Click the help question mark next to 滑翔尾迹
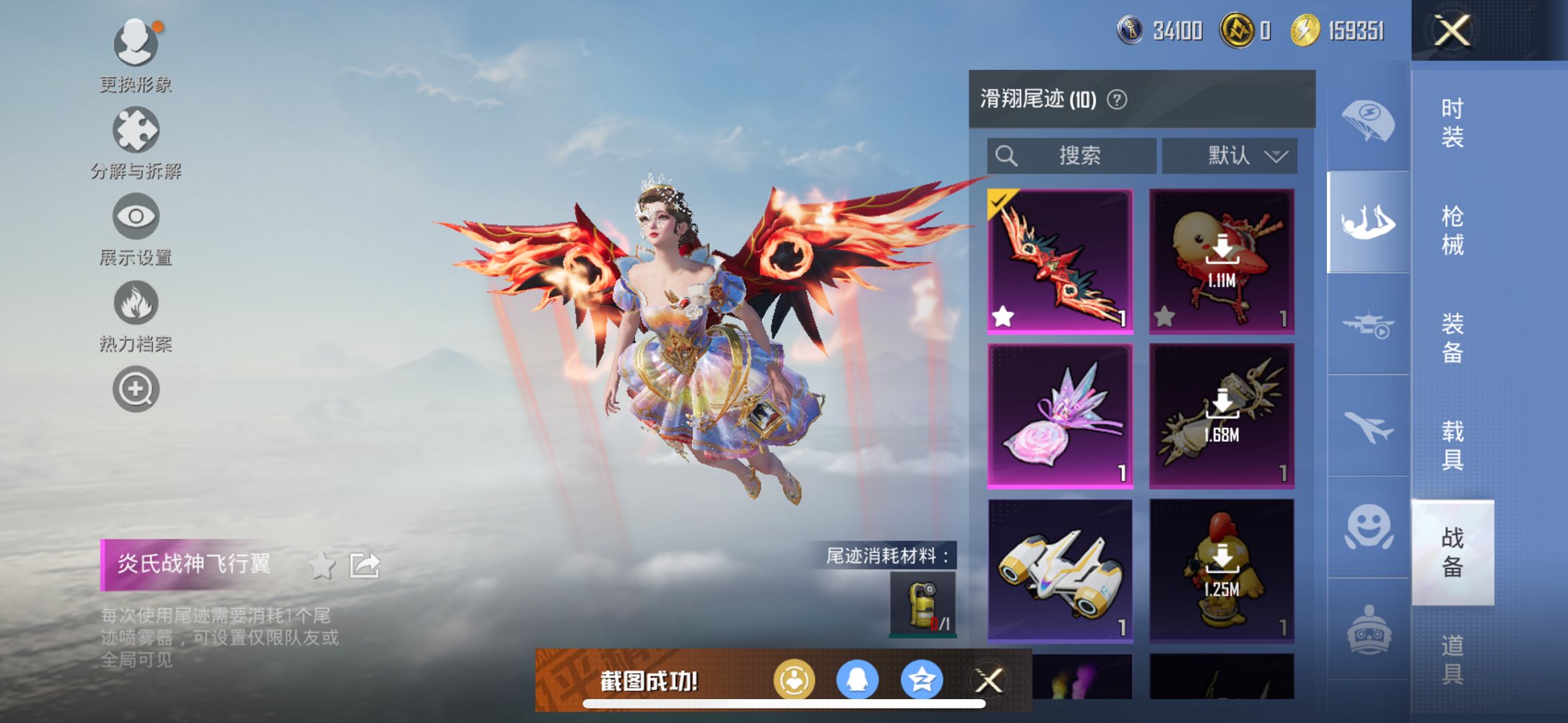The image size is (1568, 723). (1116, 100)
